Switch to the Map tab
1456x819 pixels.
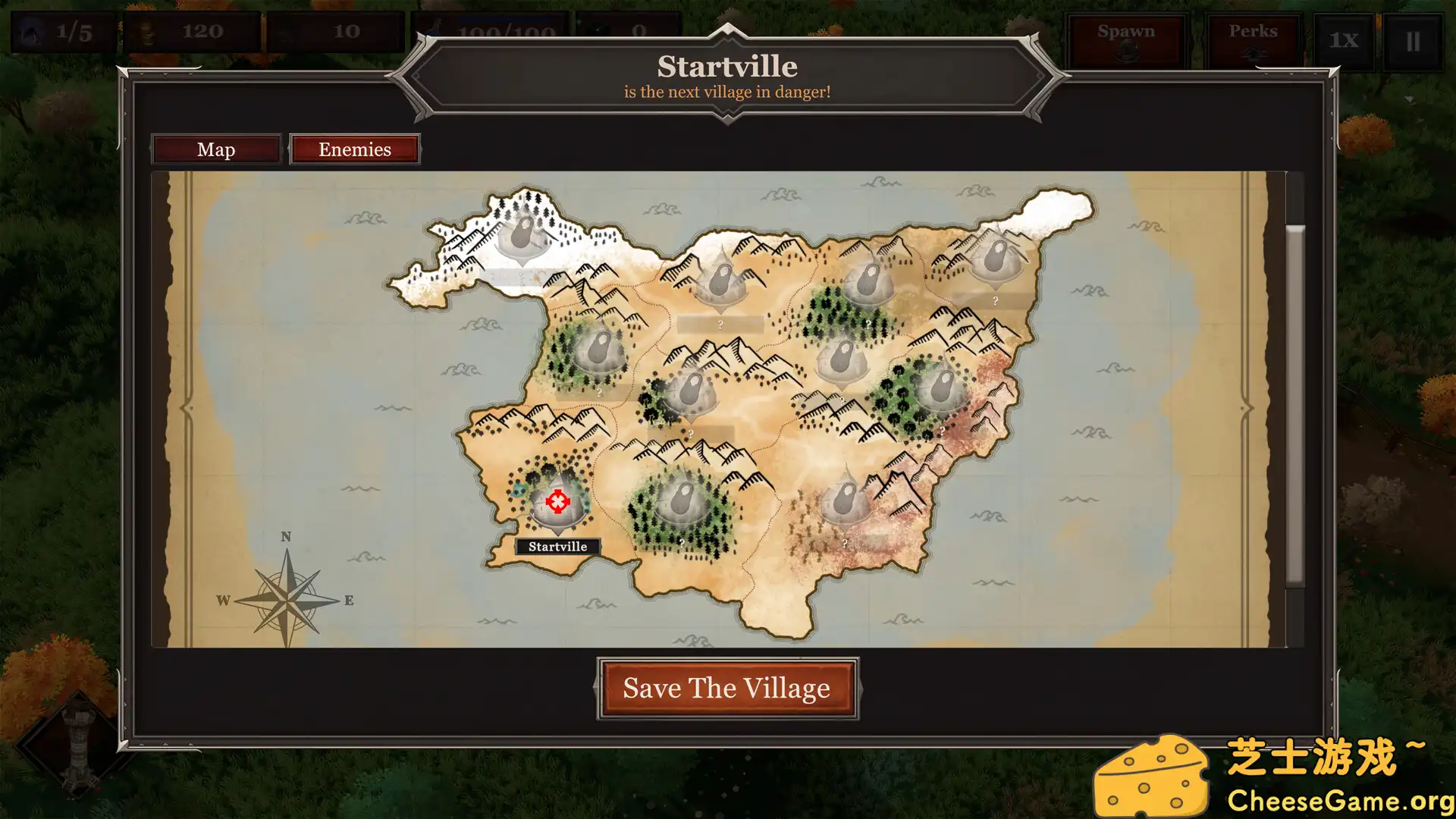(x=216, y=149)
